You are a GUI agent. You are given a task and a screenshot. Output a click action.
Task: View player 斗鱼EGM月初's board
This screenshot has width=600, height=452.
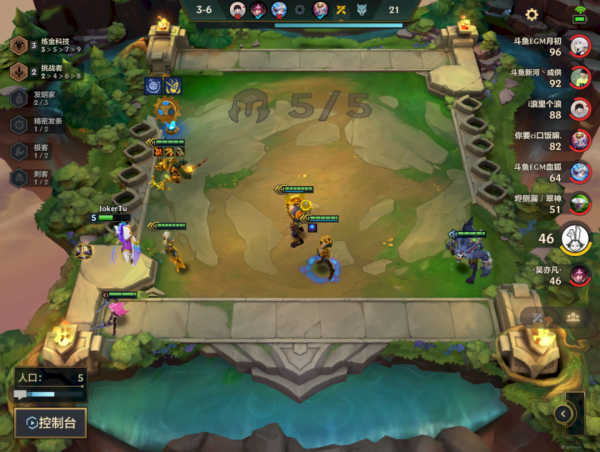pyautogui.click(x=579, y=45)
